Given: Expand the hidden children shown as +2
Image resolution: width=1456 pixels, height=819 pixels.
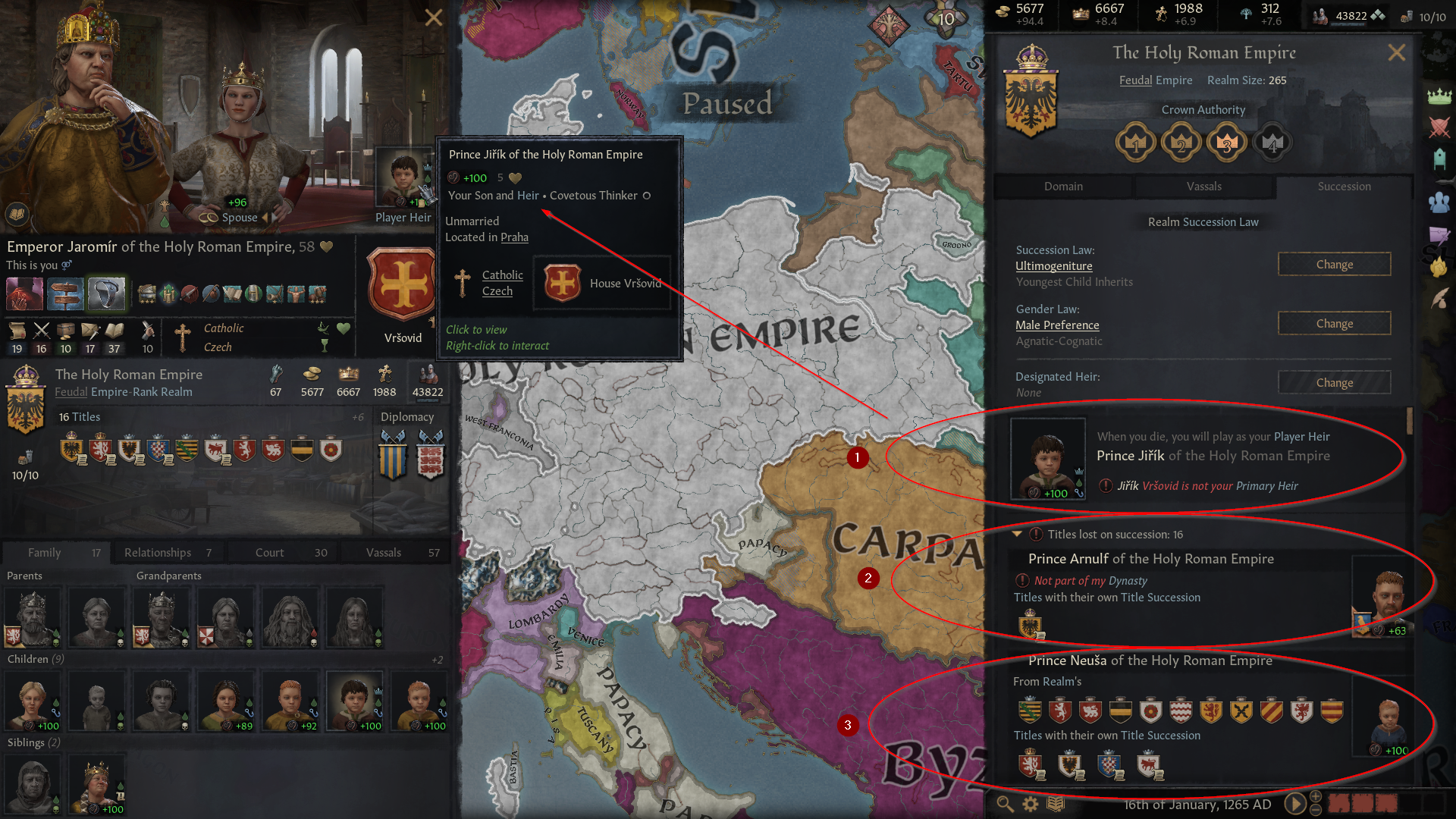Looking at the screenshot, I should pyautogui.click(x=438, y=659).
